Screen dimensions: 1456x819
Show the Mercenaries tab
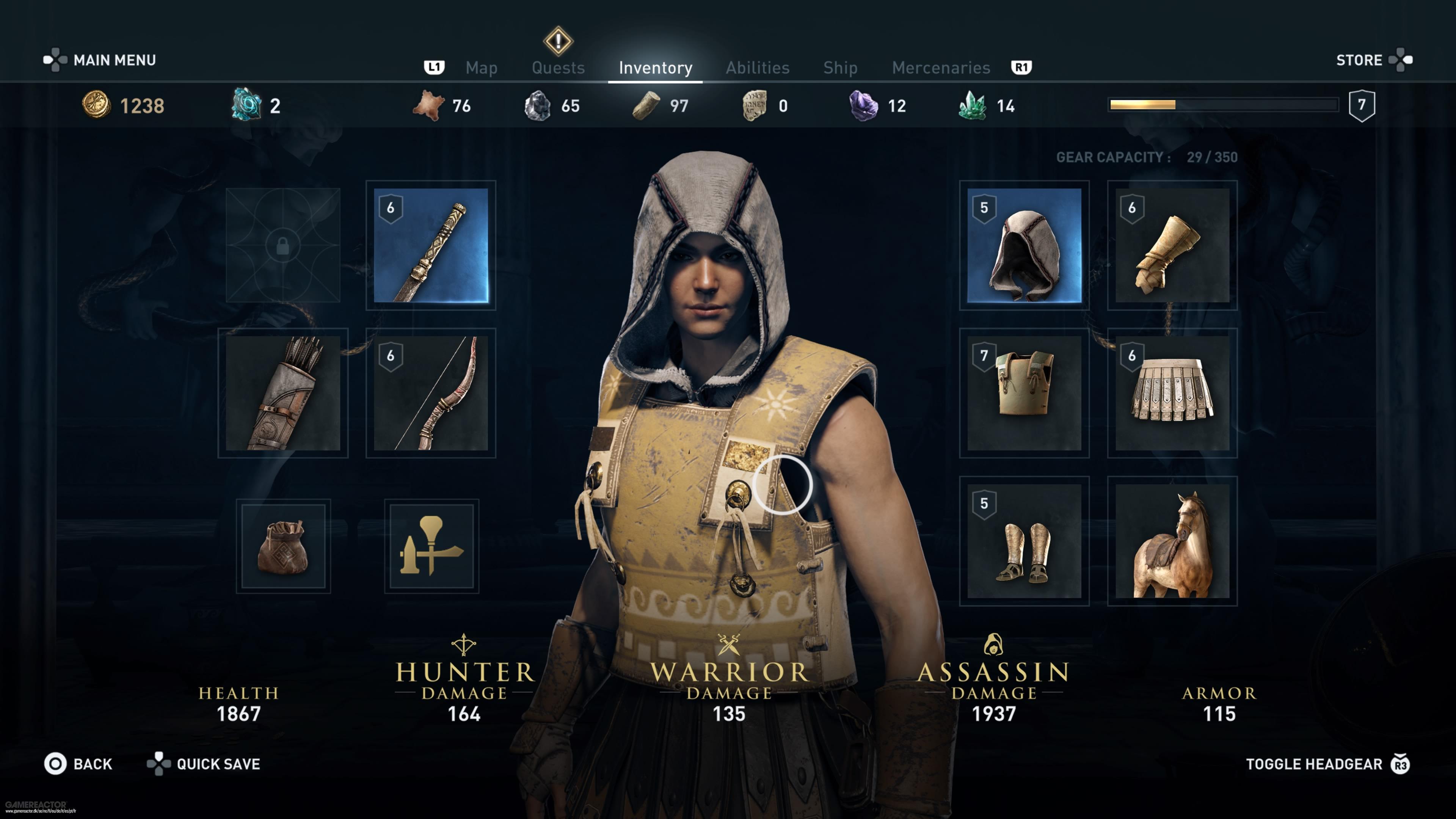tap(940, 68)
